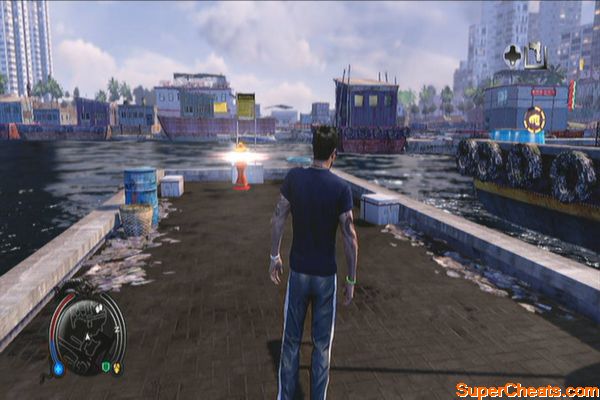The image size is (600, 400).
Task: Select the green shield icon under the minimap
Action: 106,367
